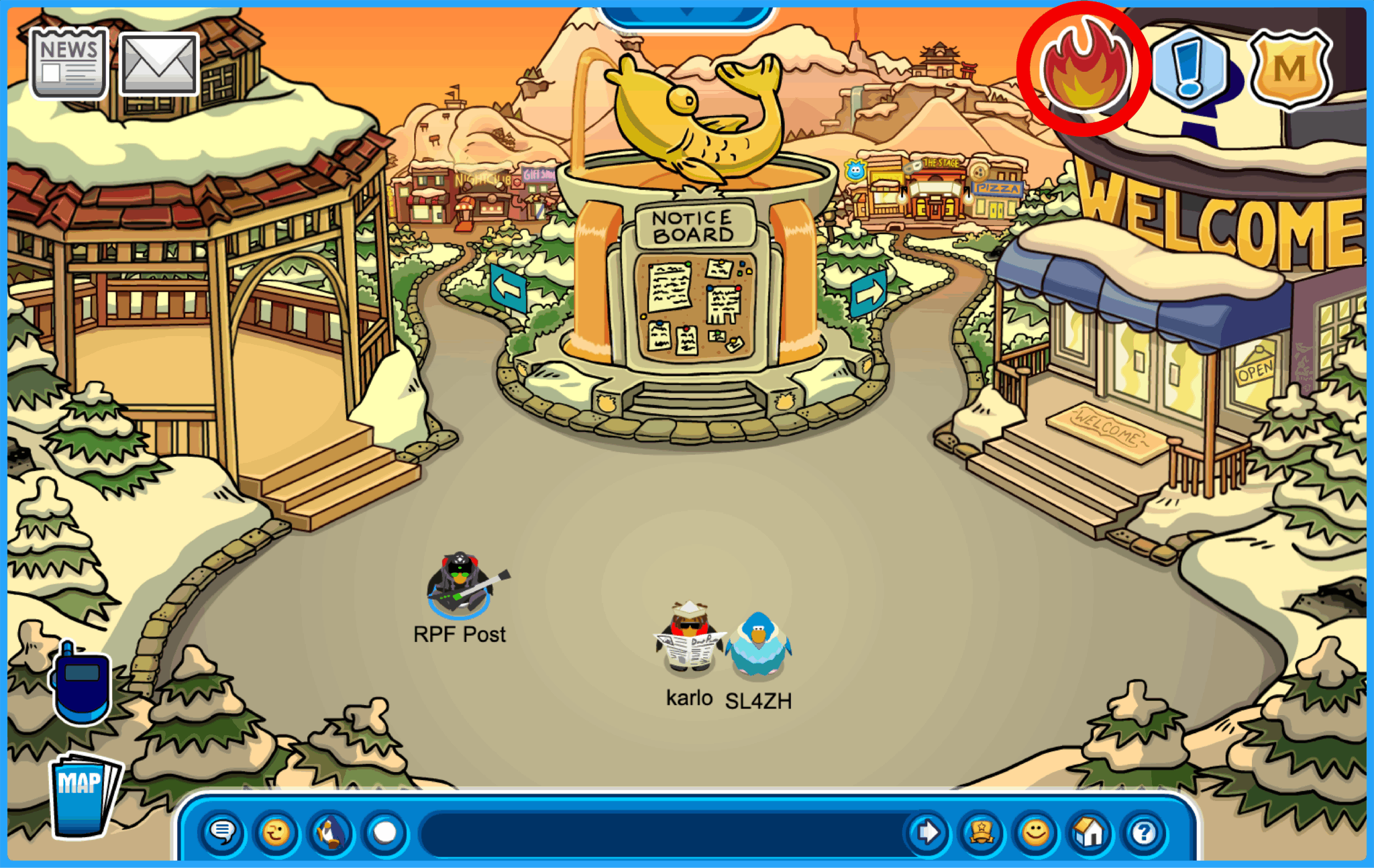Open your player card badge
The image size is (1374, 868).
tap(982, 833)
